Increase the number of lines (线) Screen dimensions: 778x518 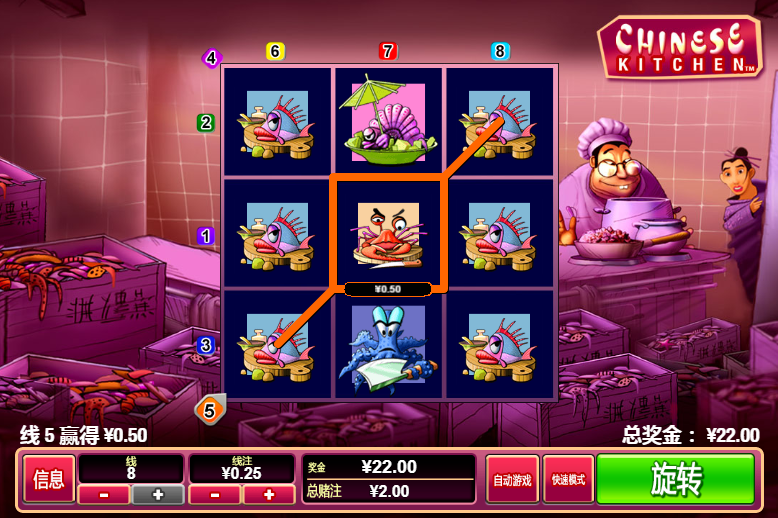[x=157, y=494]
